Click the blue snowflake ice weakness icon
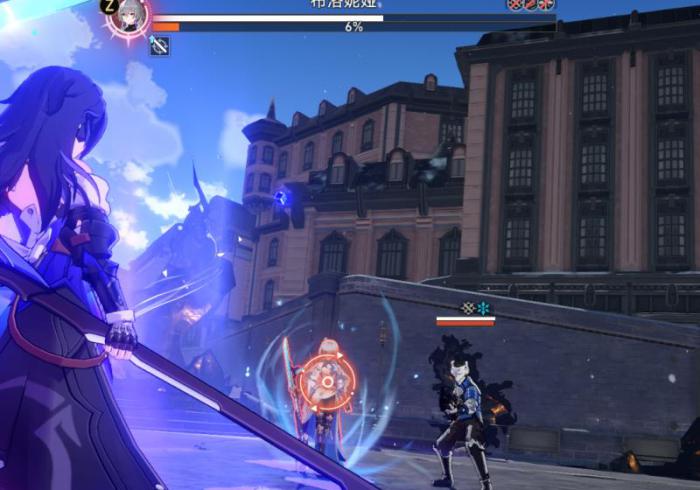Viewport: 700px width, 490px height. pos(484,308)
